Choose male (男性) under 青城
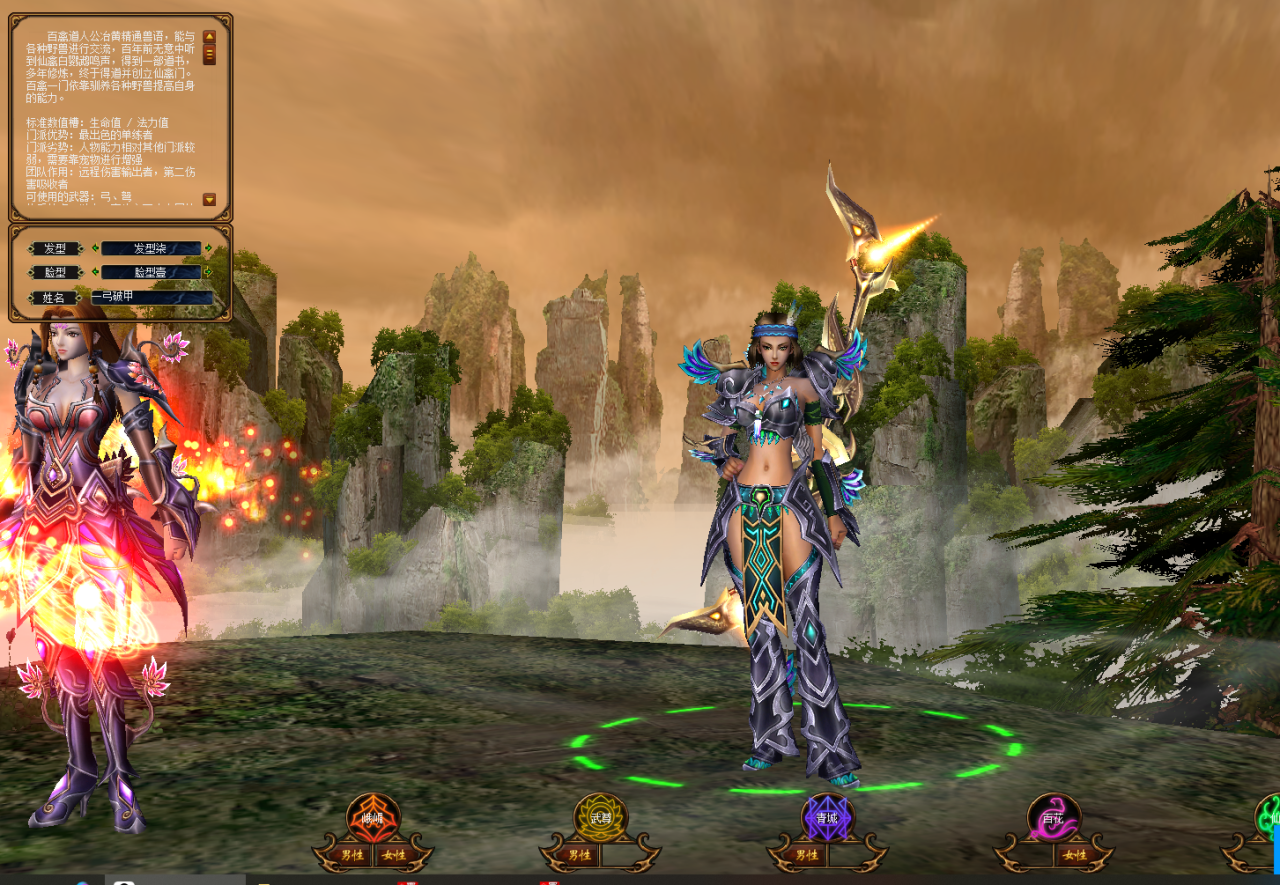Screen dimensions: 1280x885 click(807, 855)
